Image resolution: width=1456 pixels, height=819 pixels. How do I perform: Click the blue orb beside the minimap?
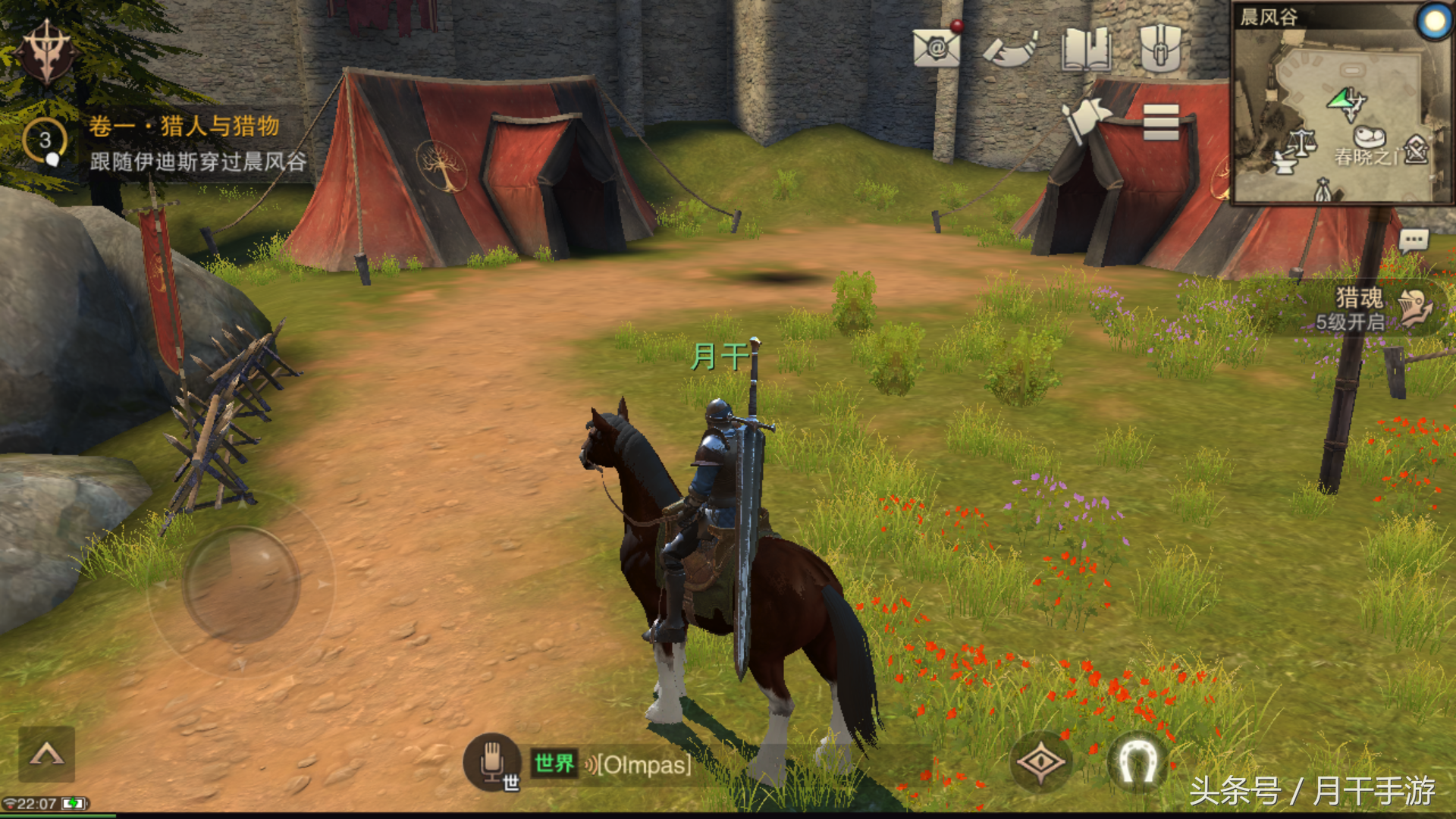[1433, 21]
